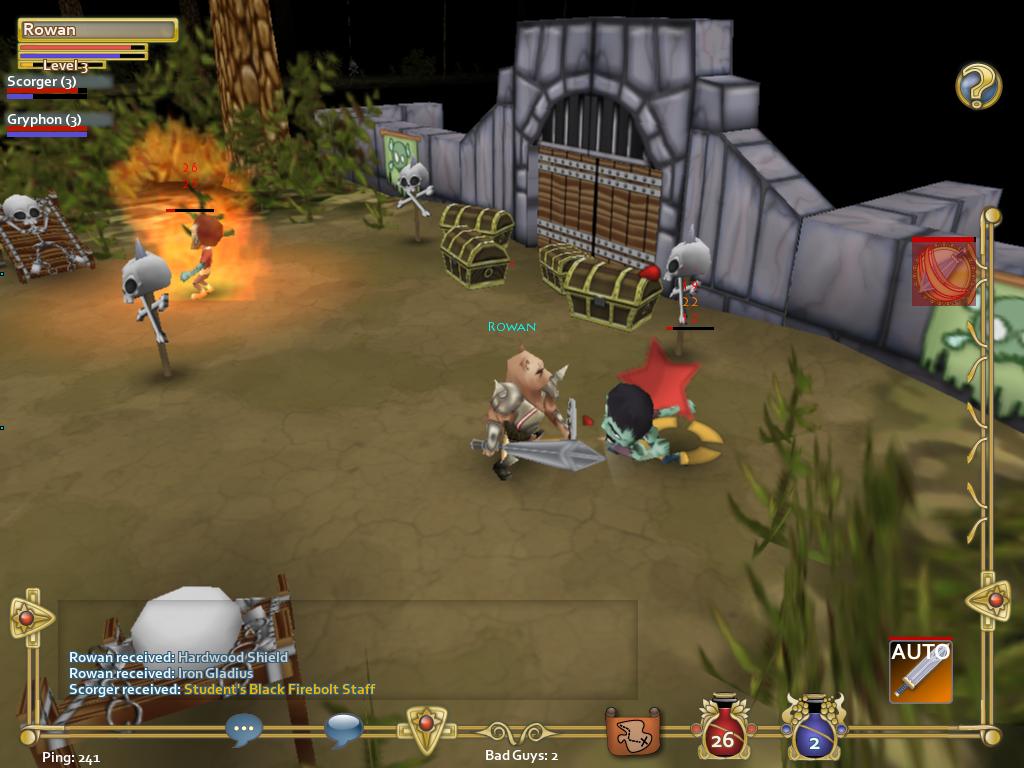1024x768 pixels.
Task: Click the blue speech bubble without dots
Action: pyautogui.click(x=343, y=729)
